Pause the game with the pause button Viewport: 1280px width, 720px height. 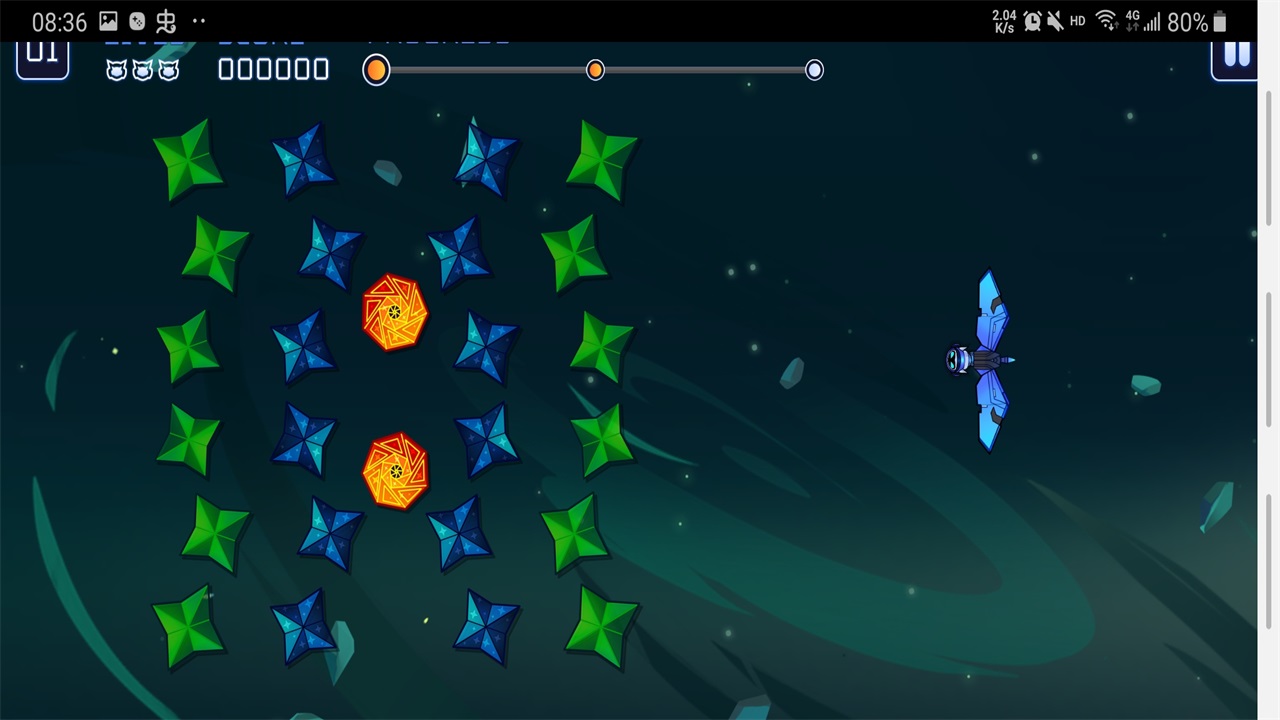coord(1236,57)
